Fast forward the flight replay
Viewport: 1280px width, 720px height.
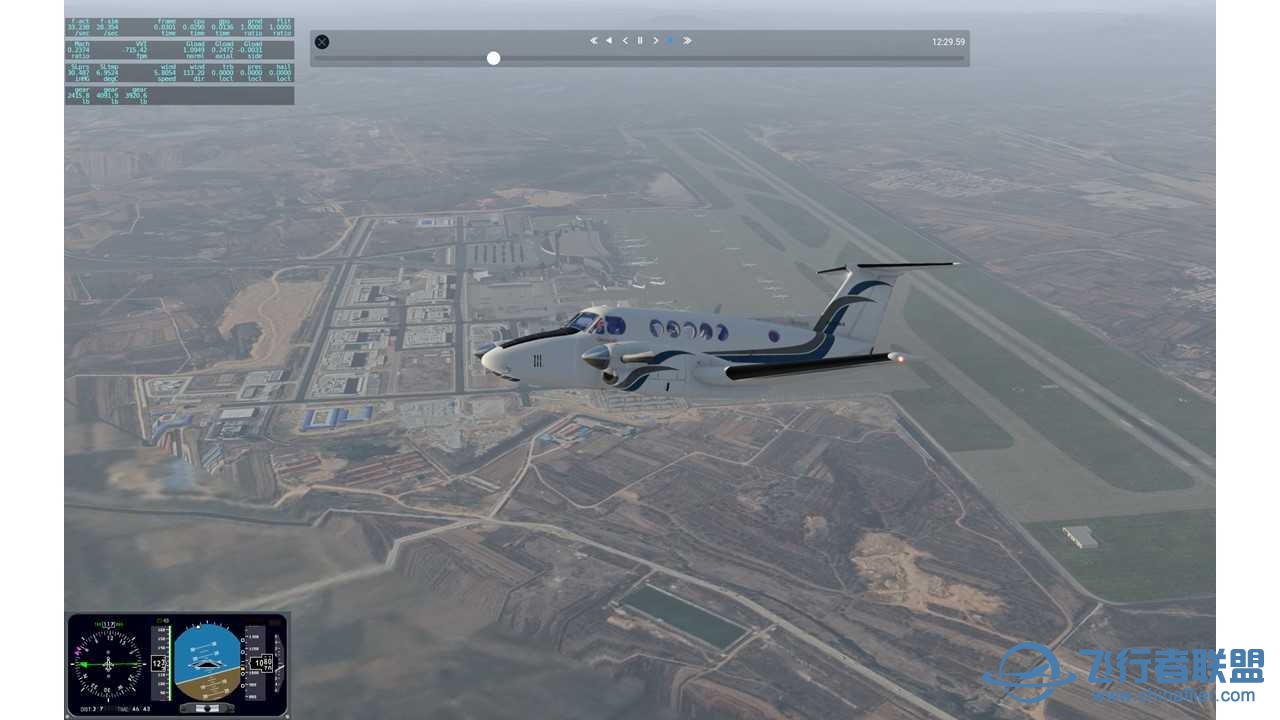[x=687, y=41]
